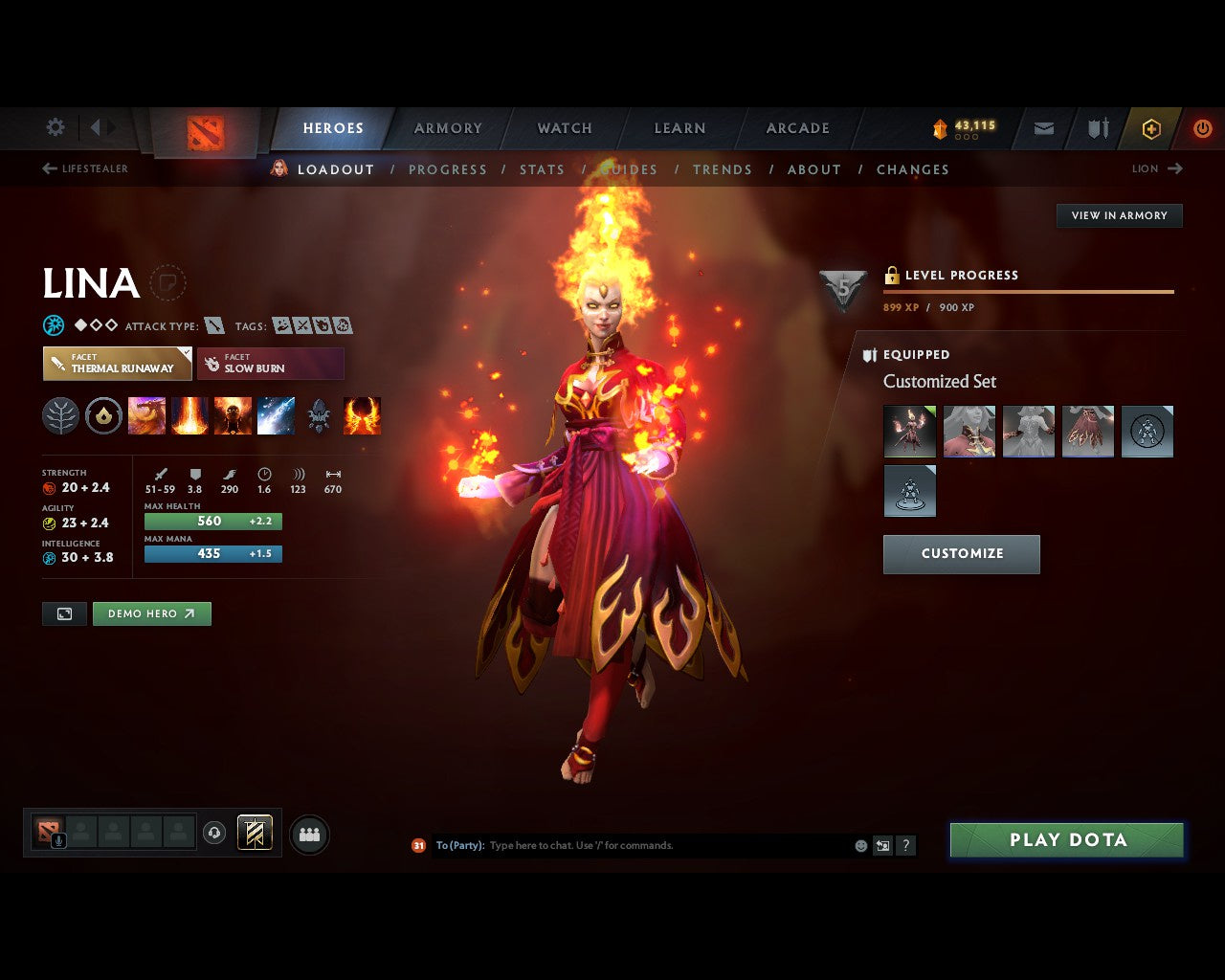Screen dimensions: 1225x980
Task: Select Lina's Dragon Slave ability icon
Action: (146, 414)
